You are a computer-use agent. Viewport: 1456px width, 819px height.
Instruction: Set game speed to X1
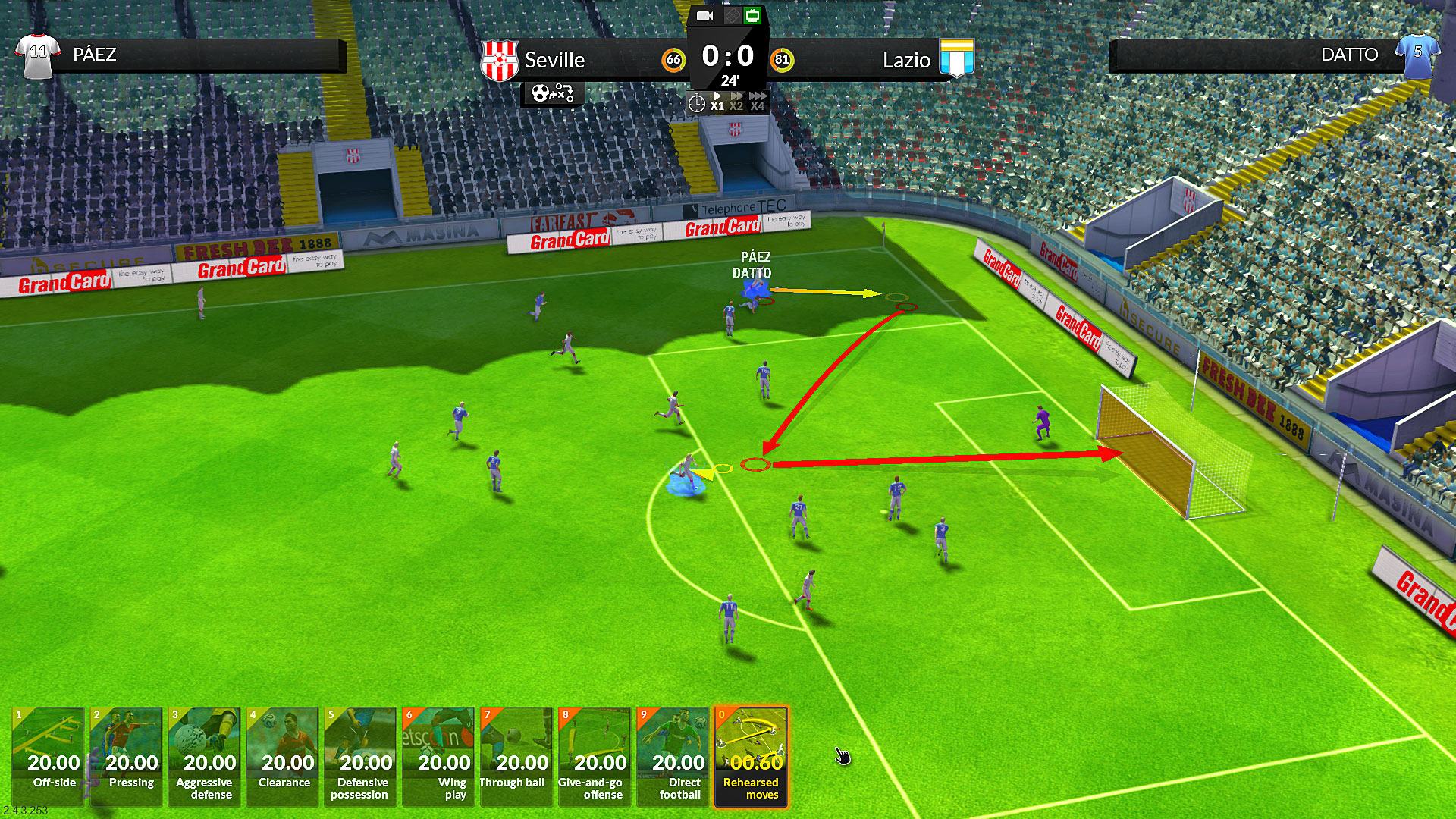click(717, 102)
